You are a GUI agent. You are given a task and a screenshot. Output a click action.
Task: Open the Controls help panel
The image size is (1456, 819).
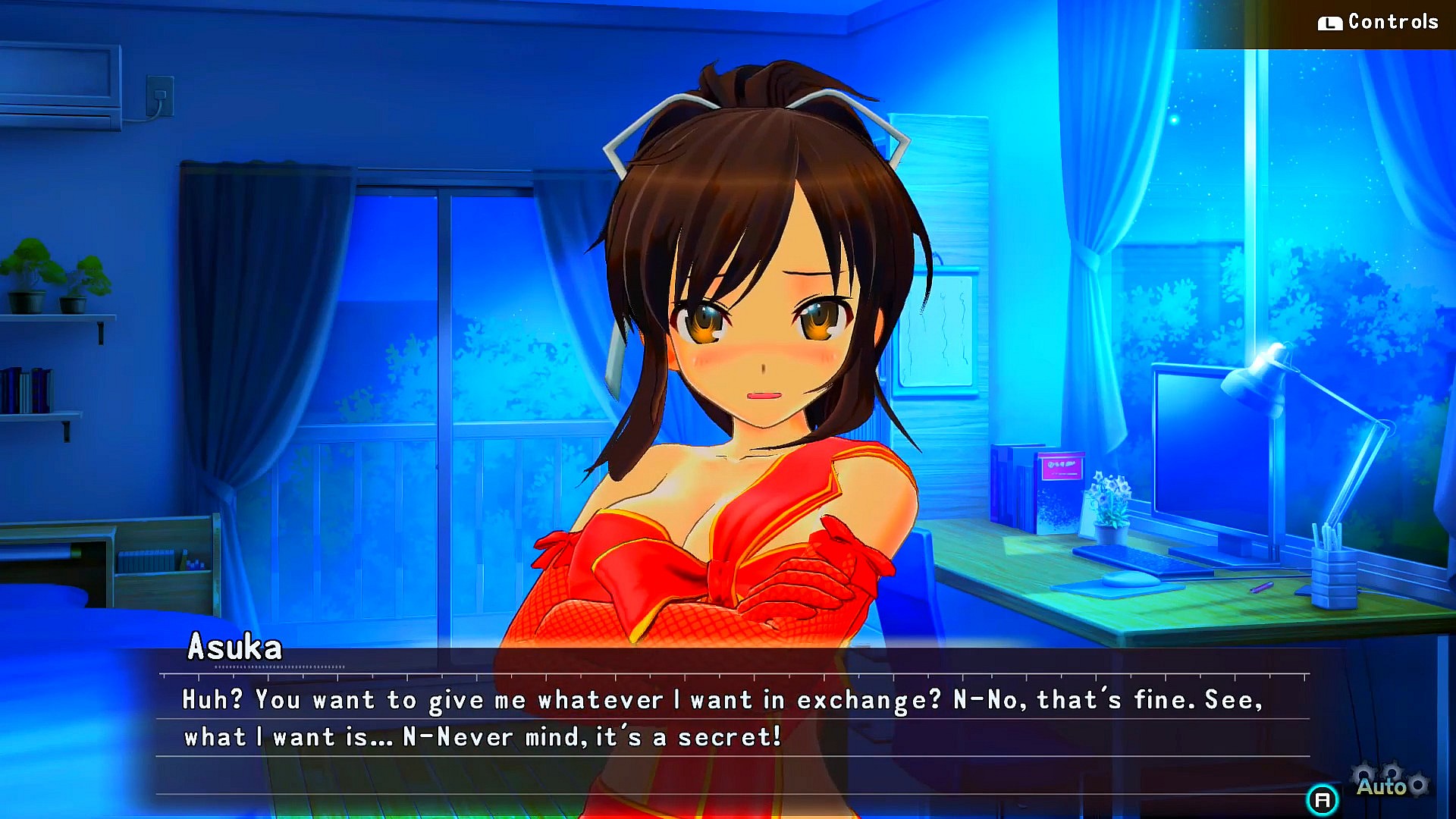(x=1378, y=22)
